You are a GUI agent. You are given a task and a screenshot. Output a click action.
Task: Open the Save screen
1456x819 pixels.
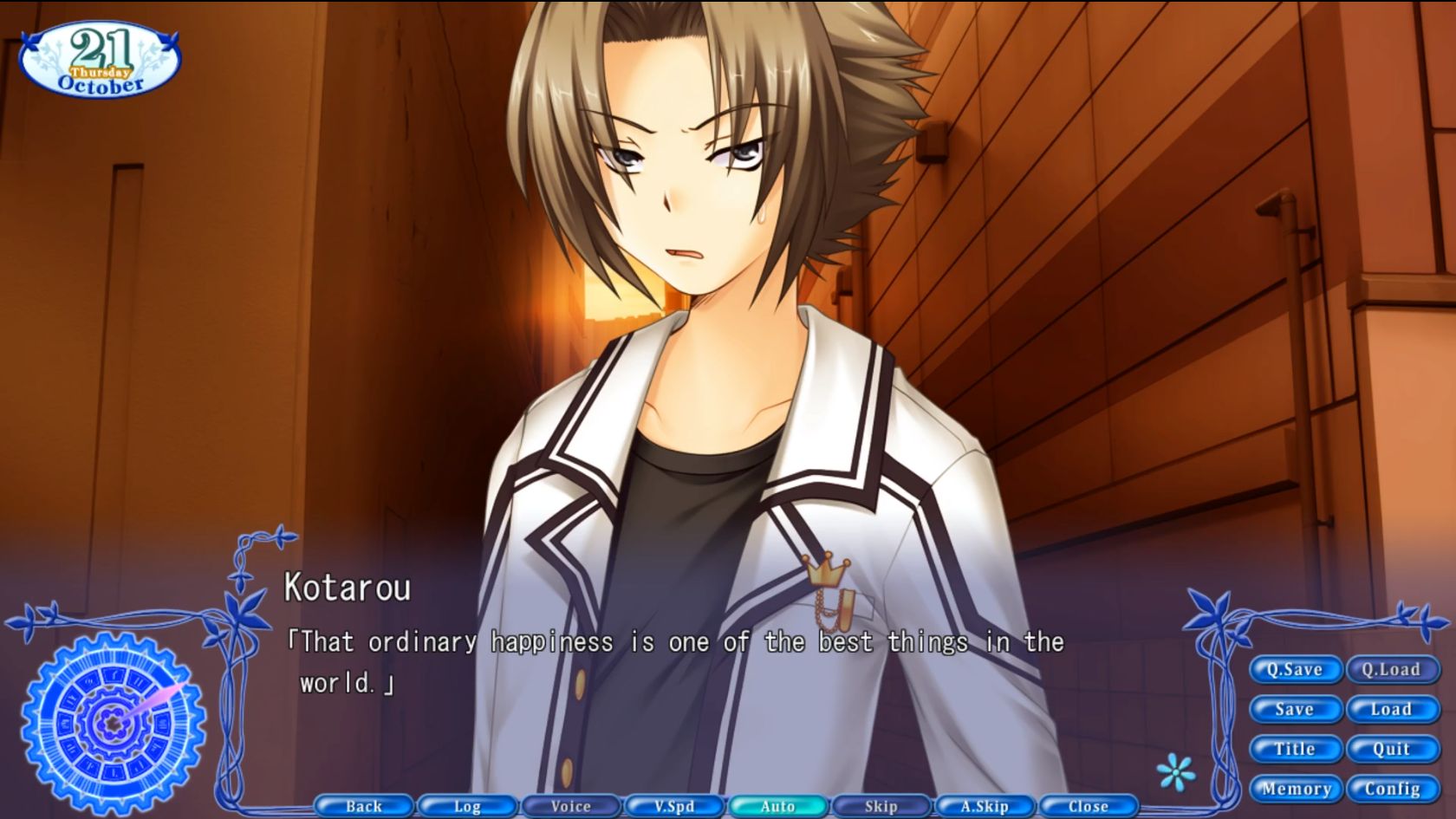pyautogui.click(x=1295, y=709)
